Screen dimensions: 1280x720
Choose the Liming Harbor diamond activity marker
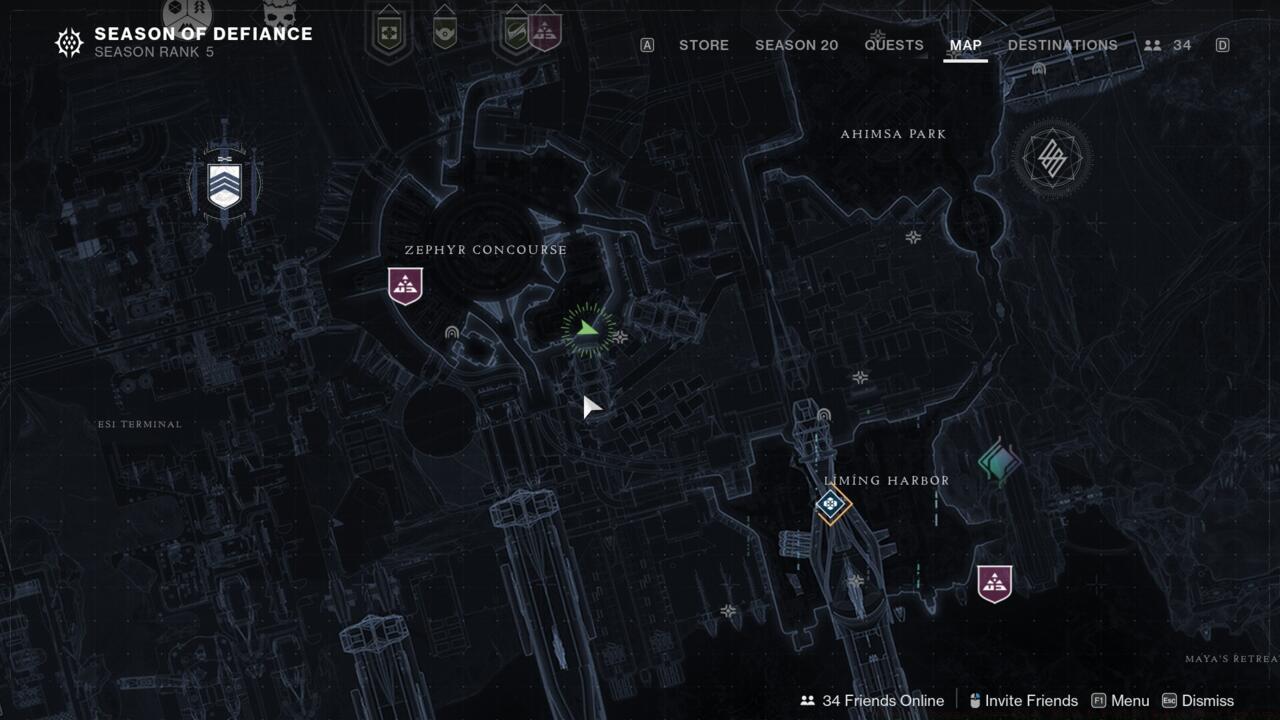pos(832,505)
